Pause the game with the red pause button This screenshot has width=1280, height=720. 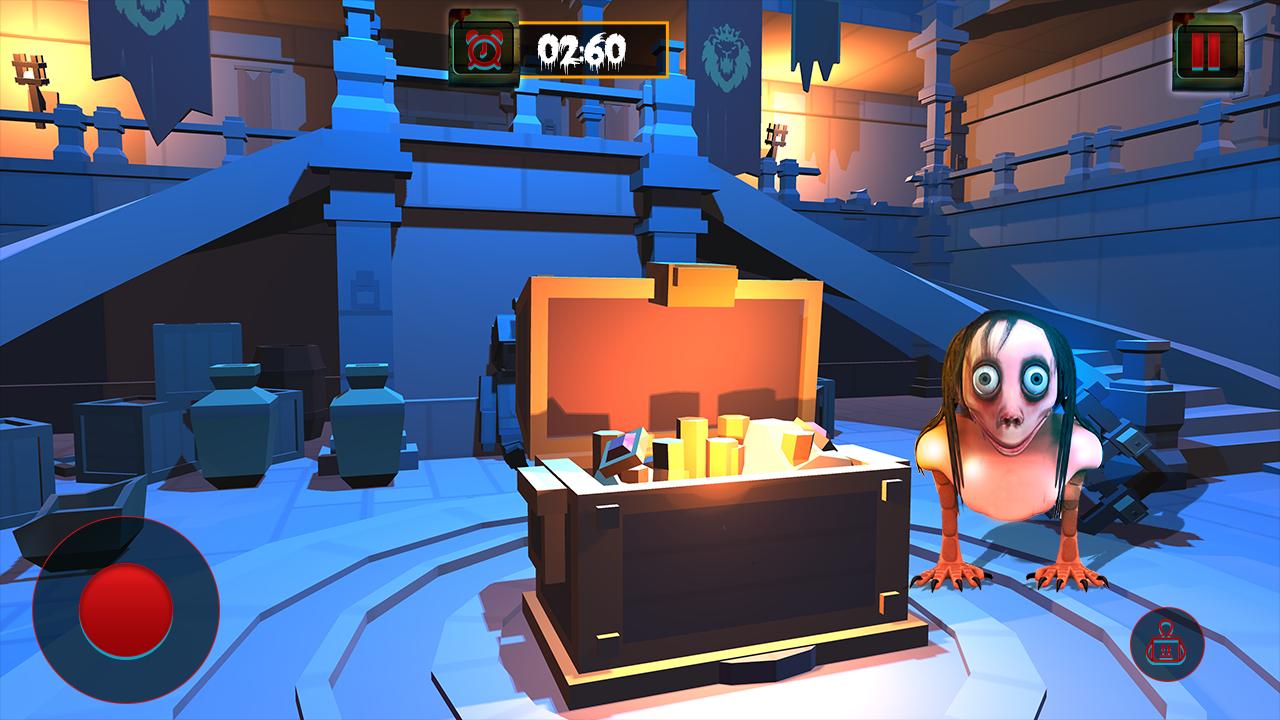[x=1205, y=48]
